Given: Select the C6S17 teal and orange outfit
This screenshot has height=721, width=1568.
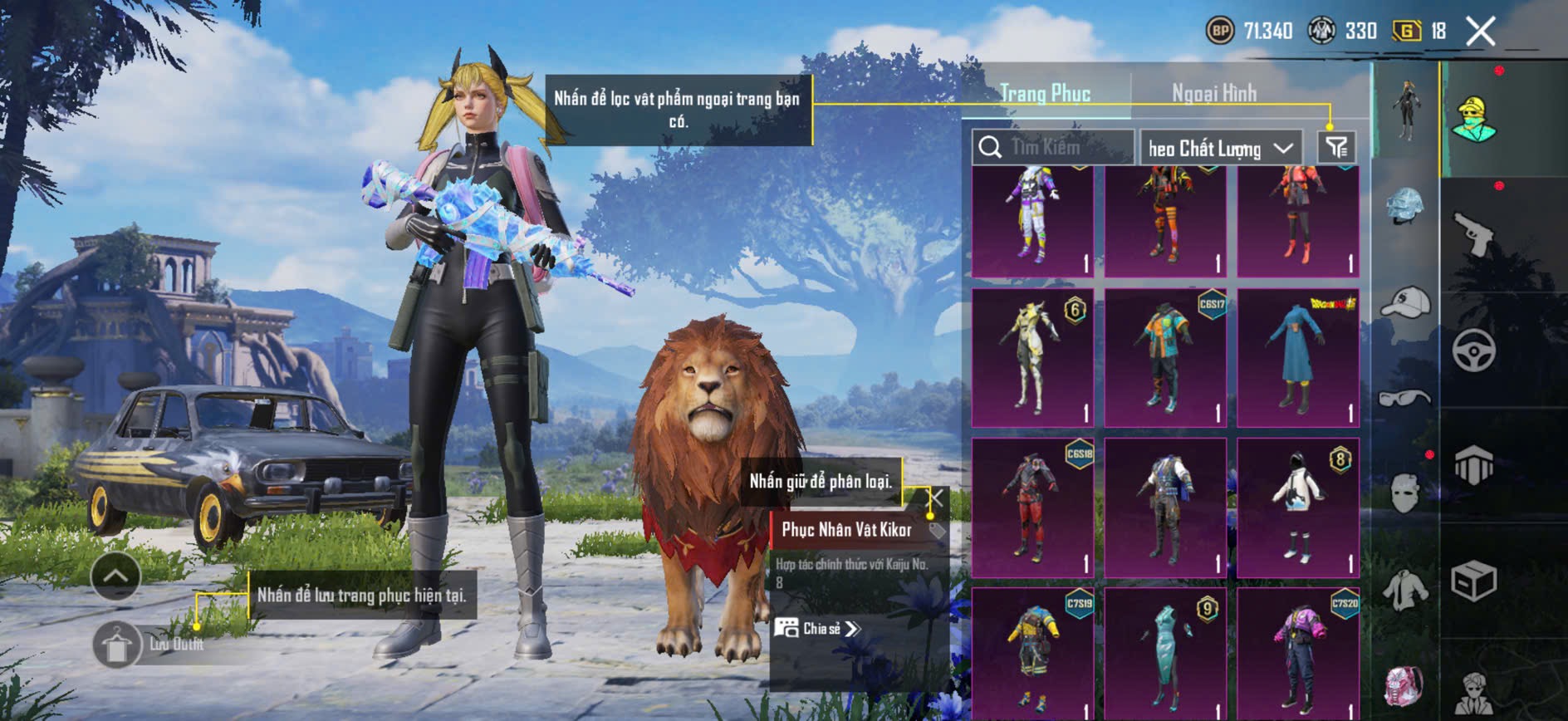Looking at the screenshot, I should click(x=1165, y=357).
